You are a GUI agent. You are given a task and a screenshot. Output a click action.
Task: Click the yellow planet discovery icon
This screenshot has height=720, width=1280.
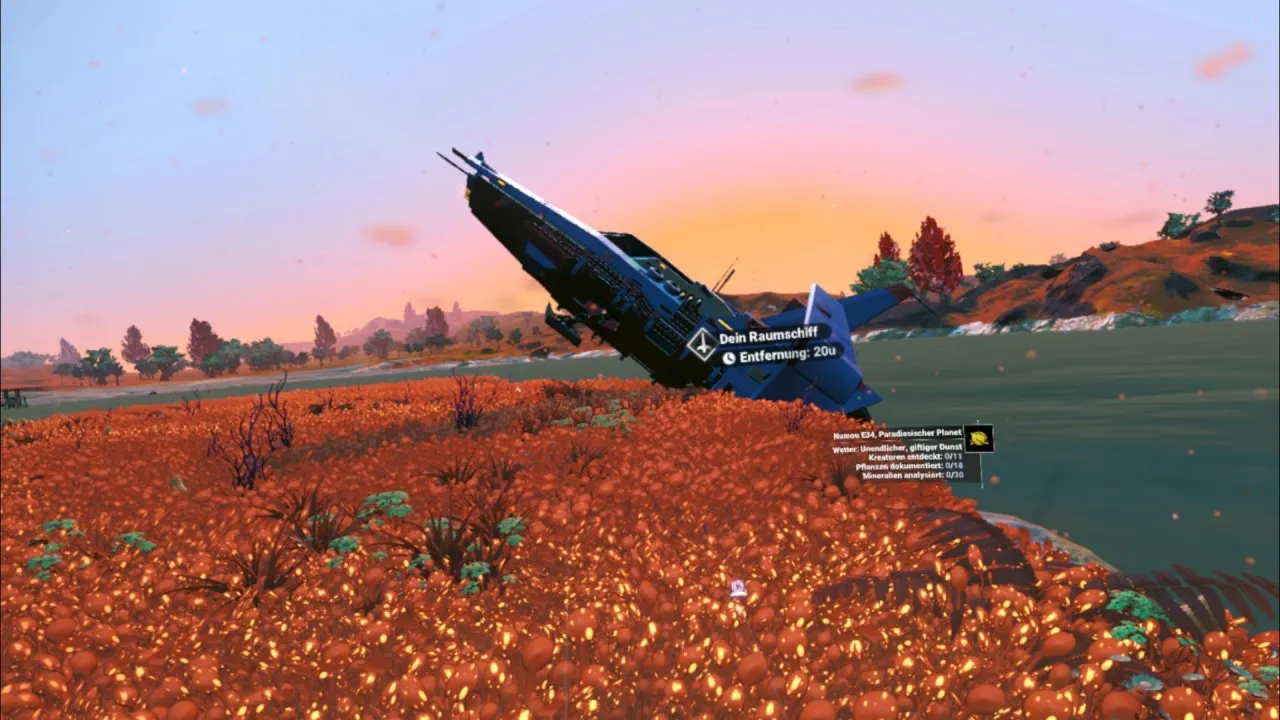pyautogui.click(x=978, y=438)
